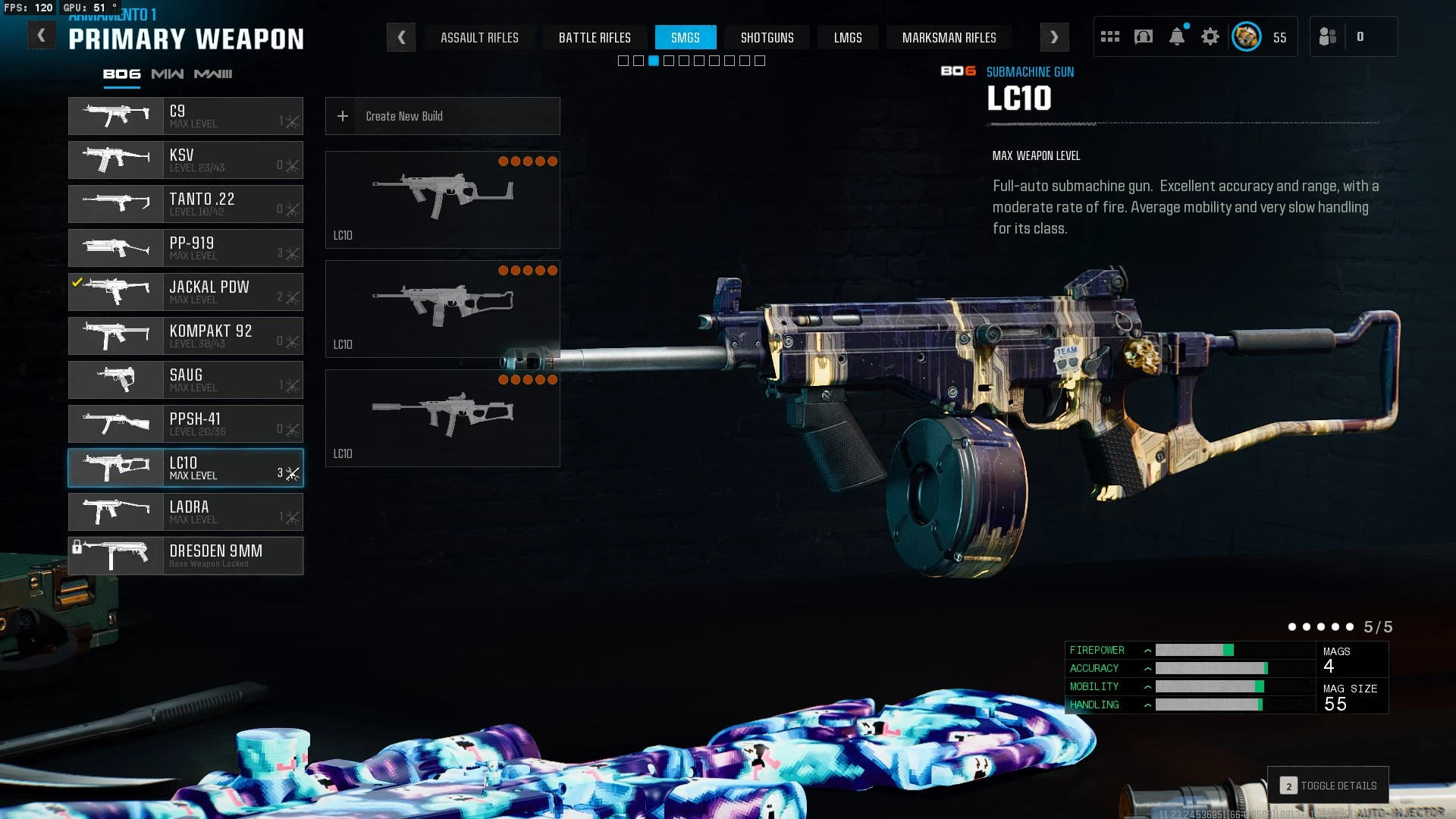This screenshot has height=819, width=1456.
Task: Click the right arrow past Marksman Rifles
Action: click(x=1054, y=37)
